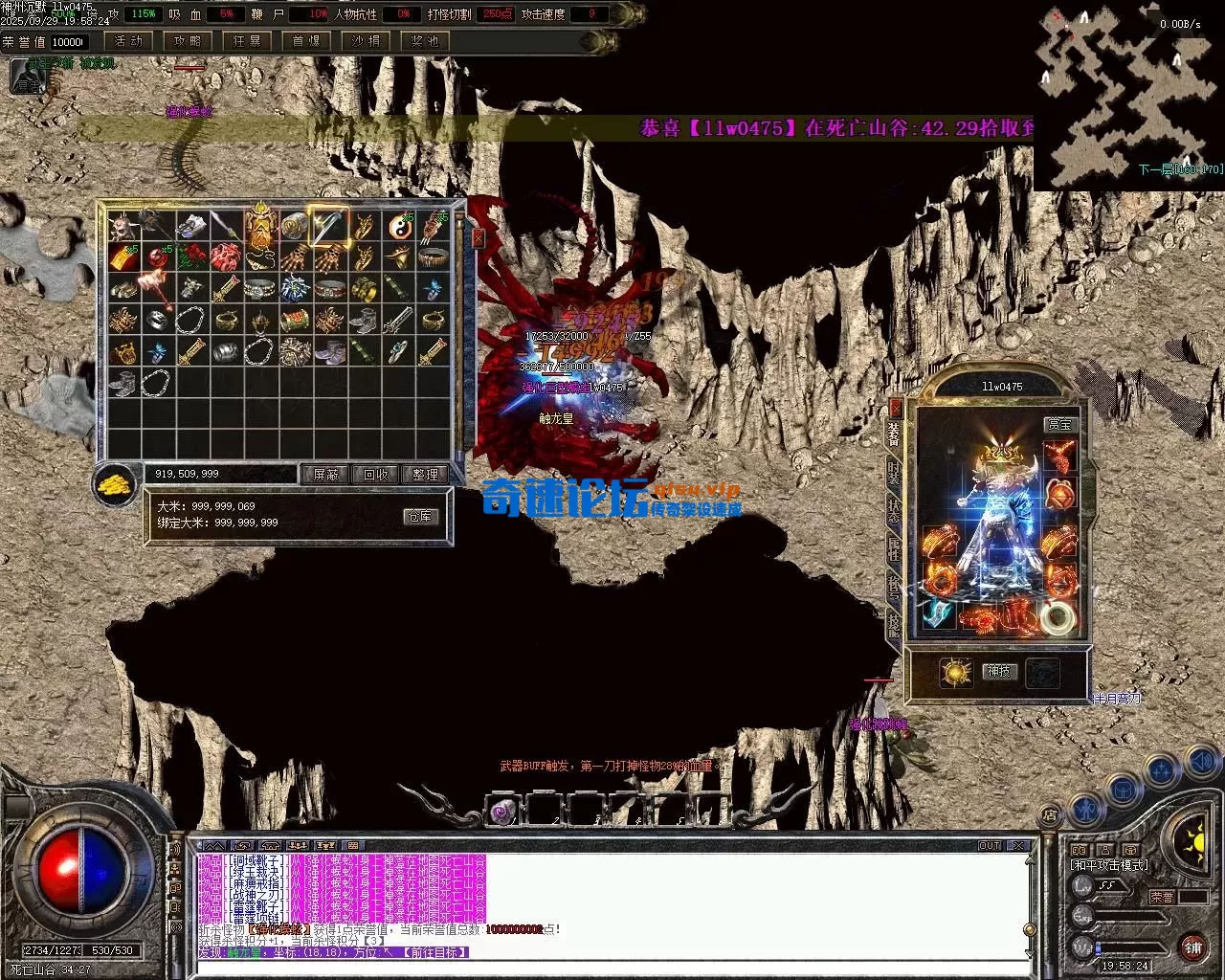Open the 活动 events menu
The image size is (1225, 980).
[128, 41]
